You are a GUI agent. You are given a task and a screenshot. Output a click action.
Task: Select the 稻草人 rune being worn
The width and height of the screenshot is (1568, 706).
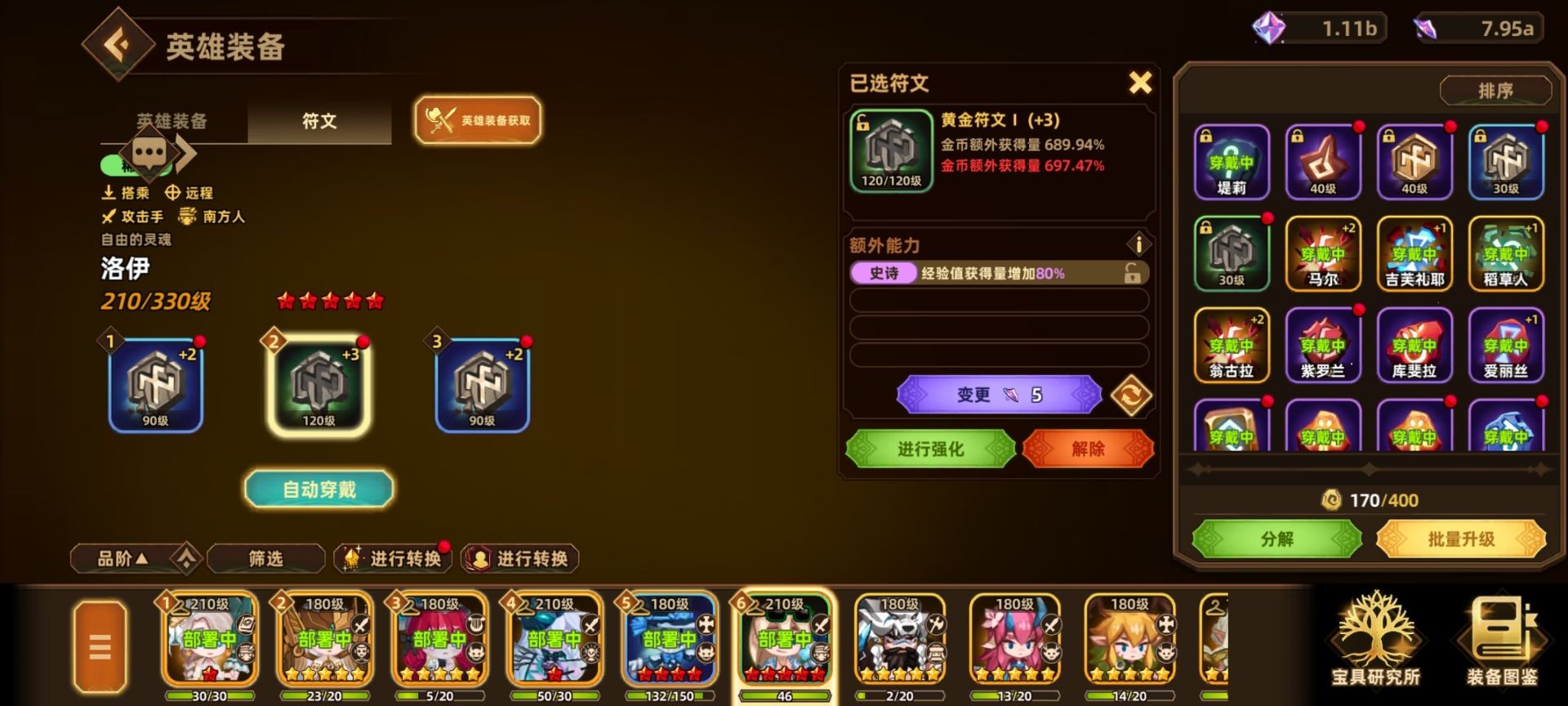click(x=1505, y=254)
